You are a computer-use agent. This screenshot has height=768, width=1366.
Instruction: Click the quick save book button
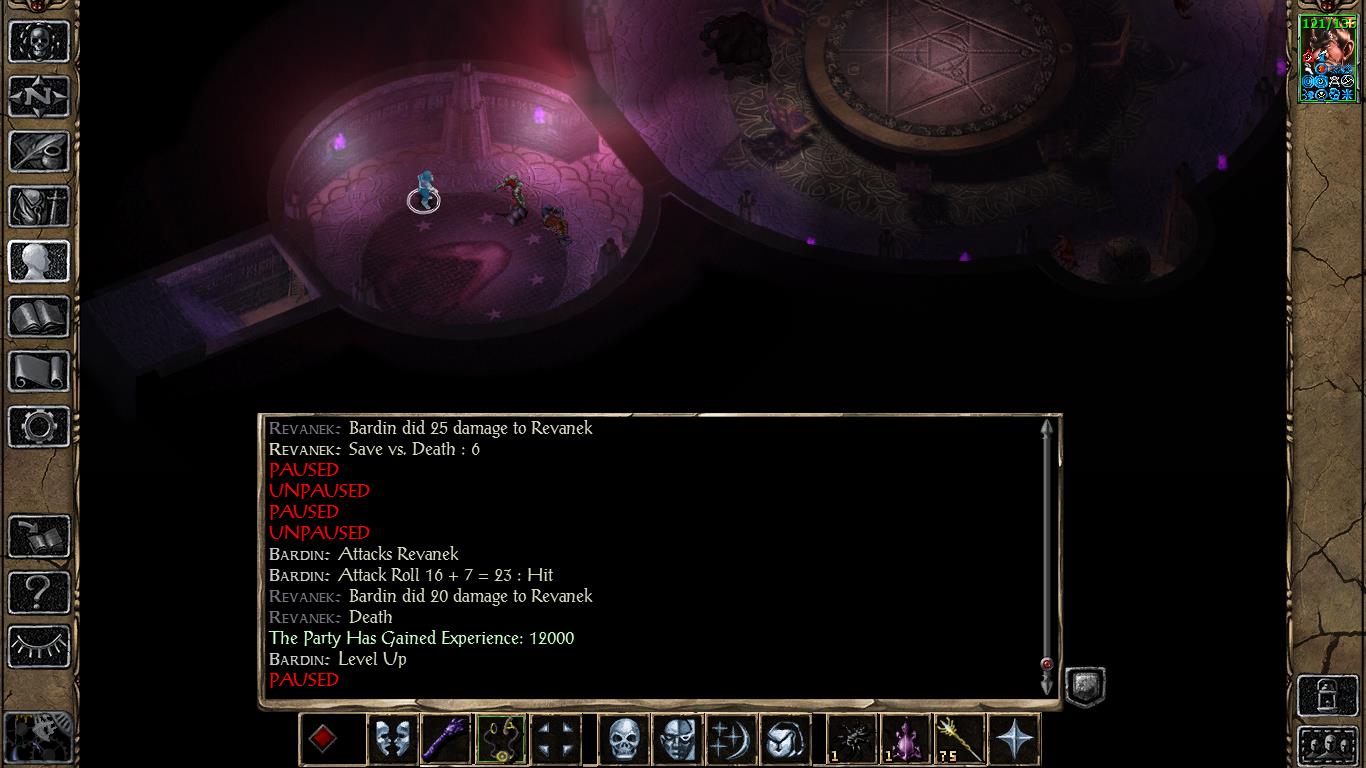[39, 537]
